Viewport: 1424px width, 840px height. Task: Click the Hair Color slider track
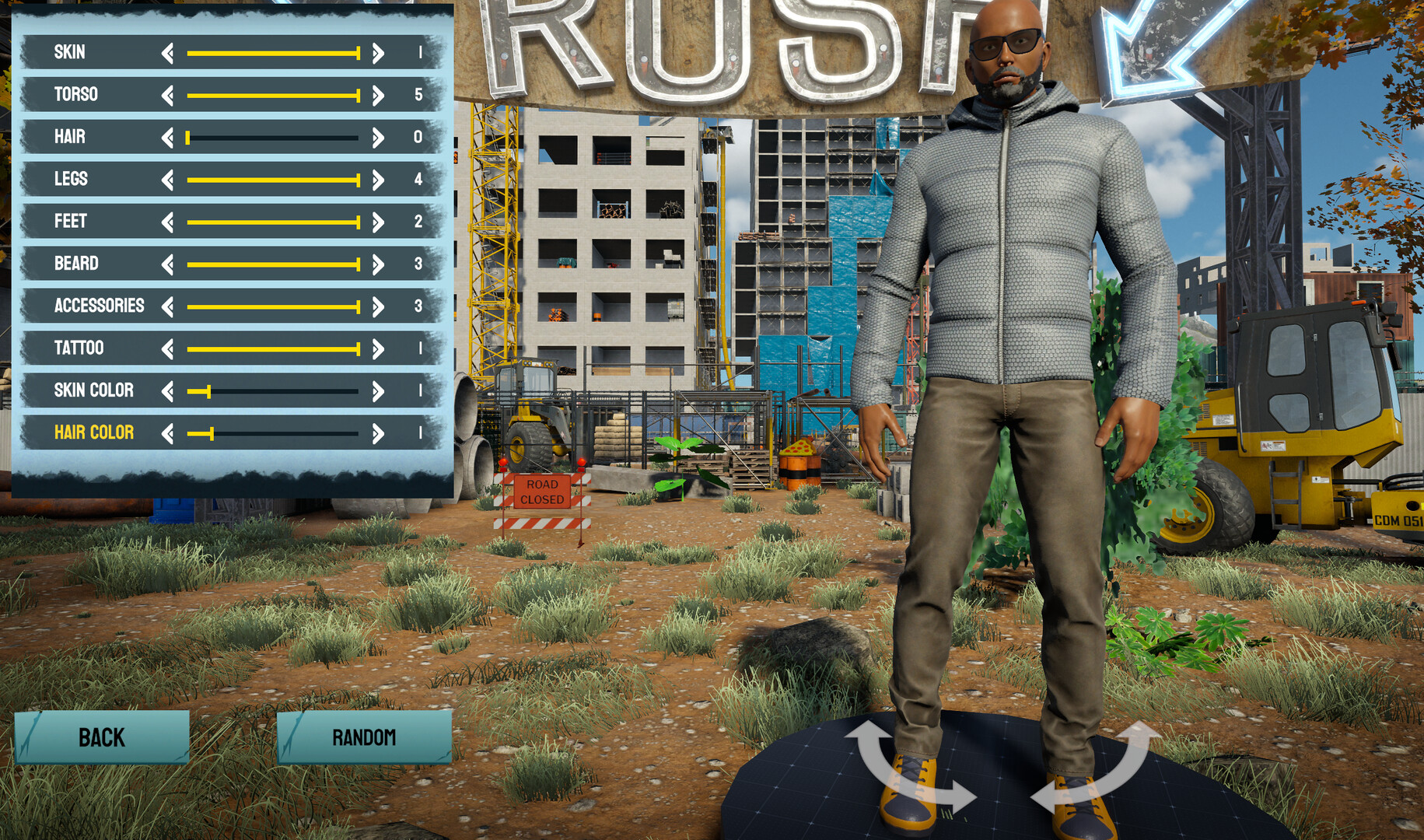(x=280, y=432)
